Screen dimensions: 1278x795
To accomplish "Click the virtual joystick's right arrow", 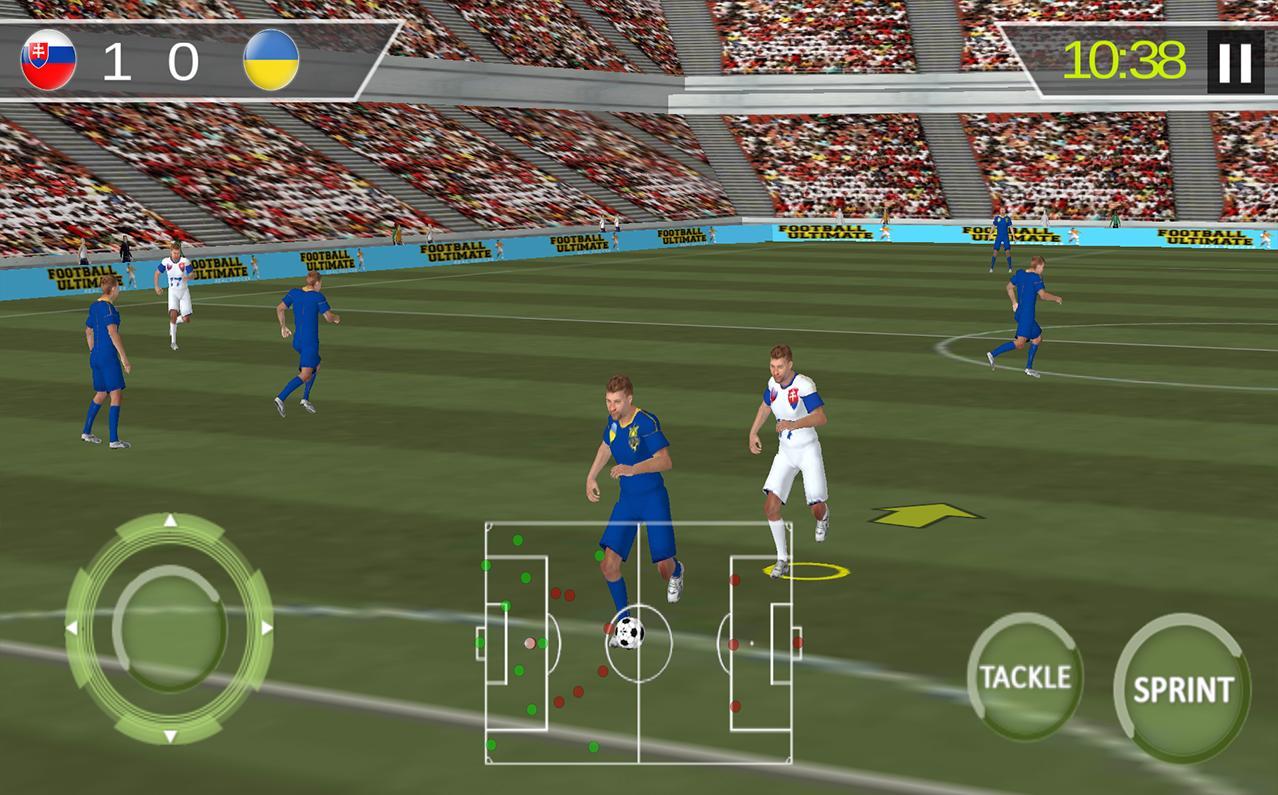I will click(266, 628).
